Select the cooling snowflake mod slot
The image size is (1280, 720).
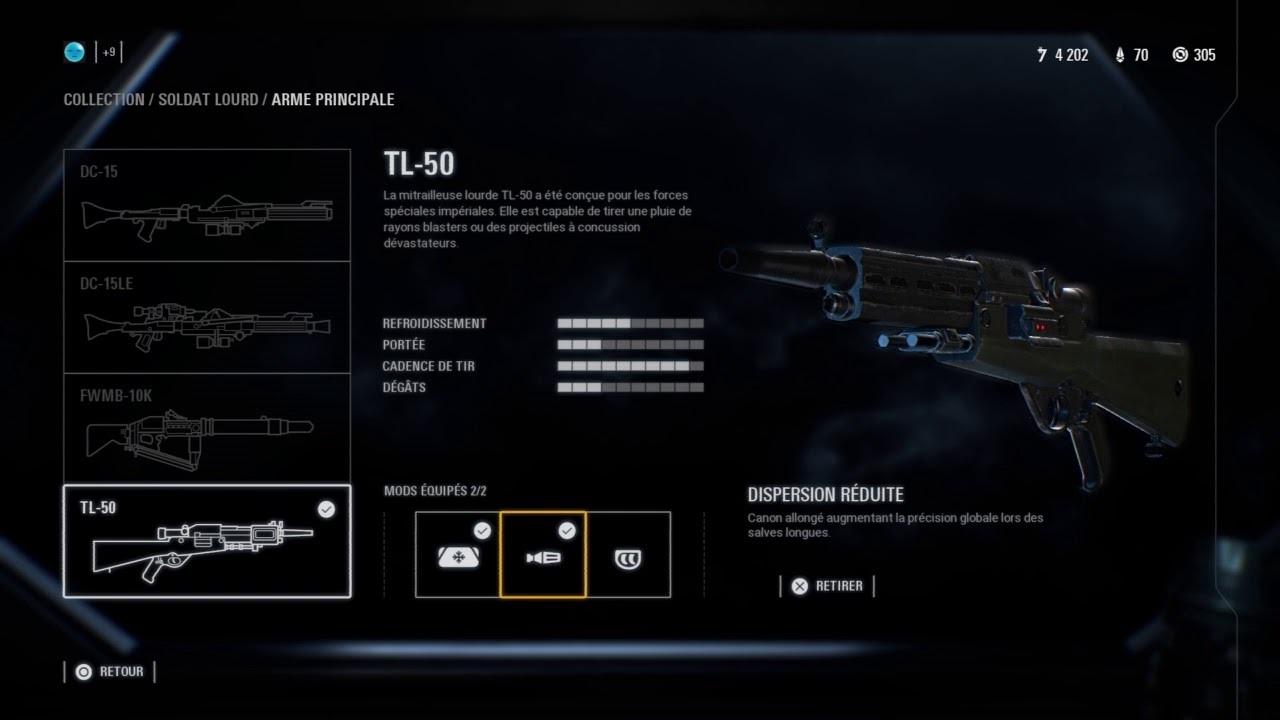coord(458,555)
